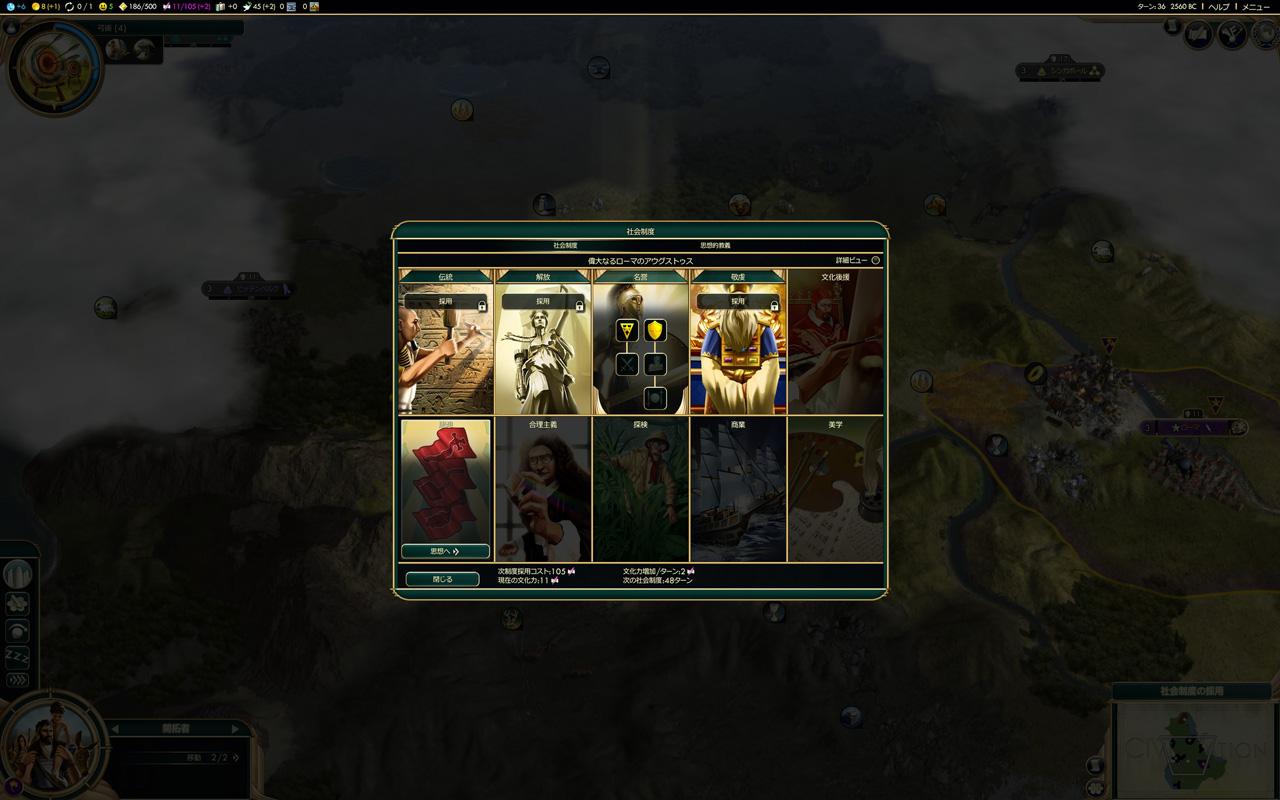Select the 合理主義 (Rationalism) policy panel

543,490
